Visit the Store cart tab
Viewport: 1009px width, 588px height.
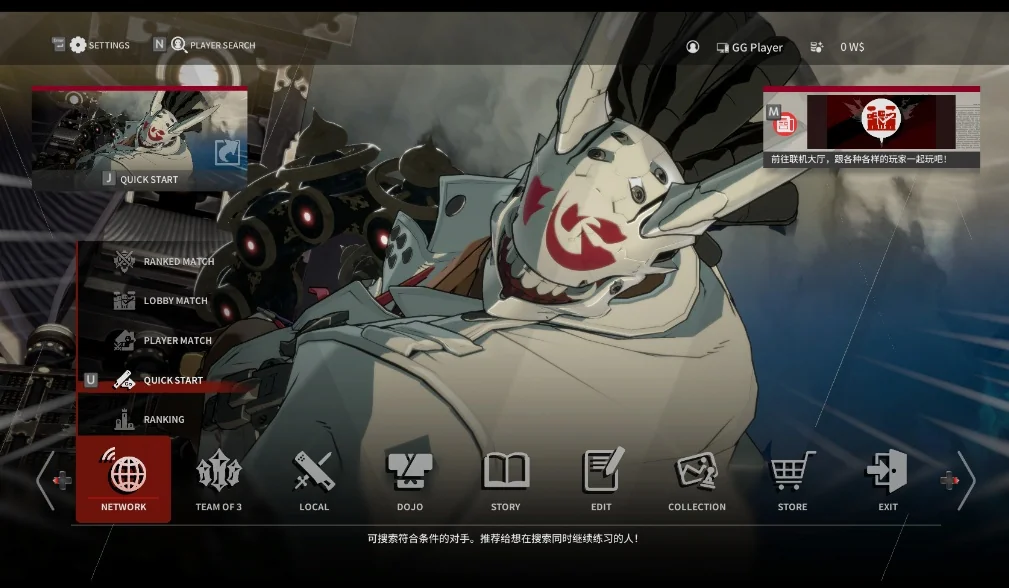792,479
